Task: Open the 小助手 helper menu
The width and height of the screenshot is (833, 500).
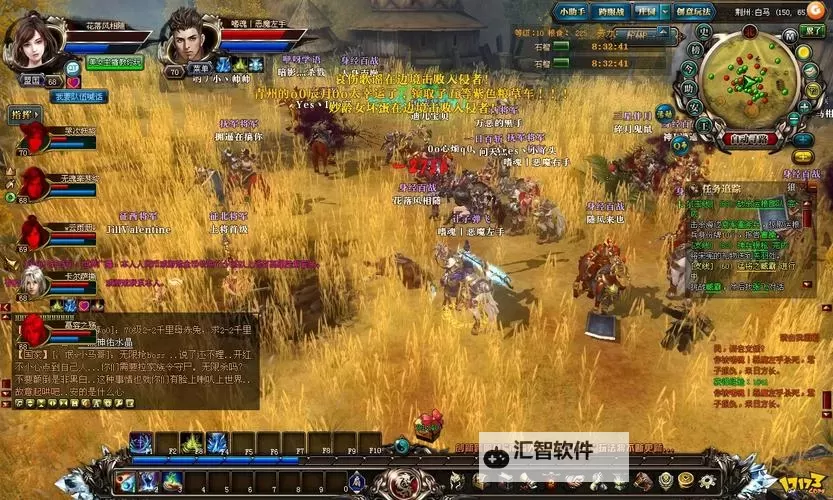Action: point(574,12)
